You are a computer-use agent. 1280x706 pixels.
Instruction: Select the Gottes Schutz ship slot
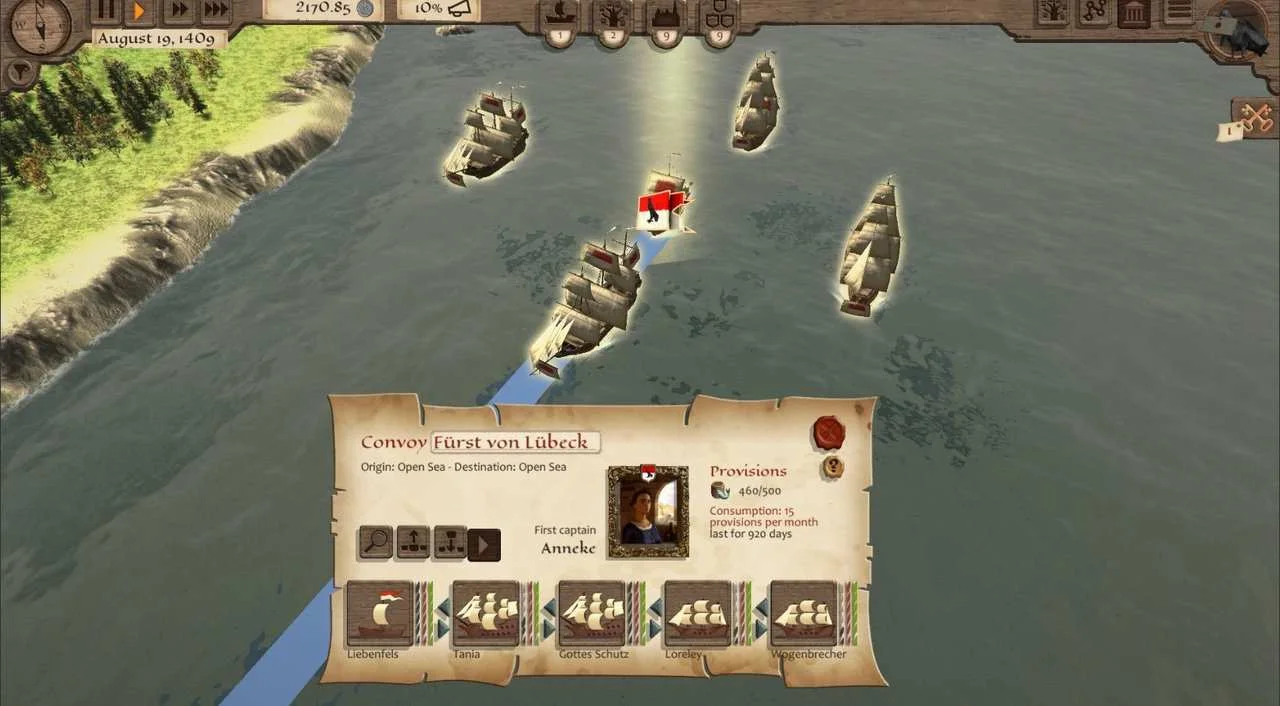[591, 614]
